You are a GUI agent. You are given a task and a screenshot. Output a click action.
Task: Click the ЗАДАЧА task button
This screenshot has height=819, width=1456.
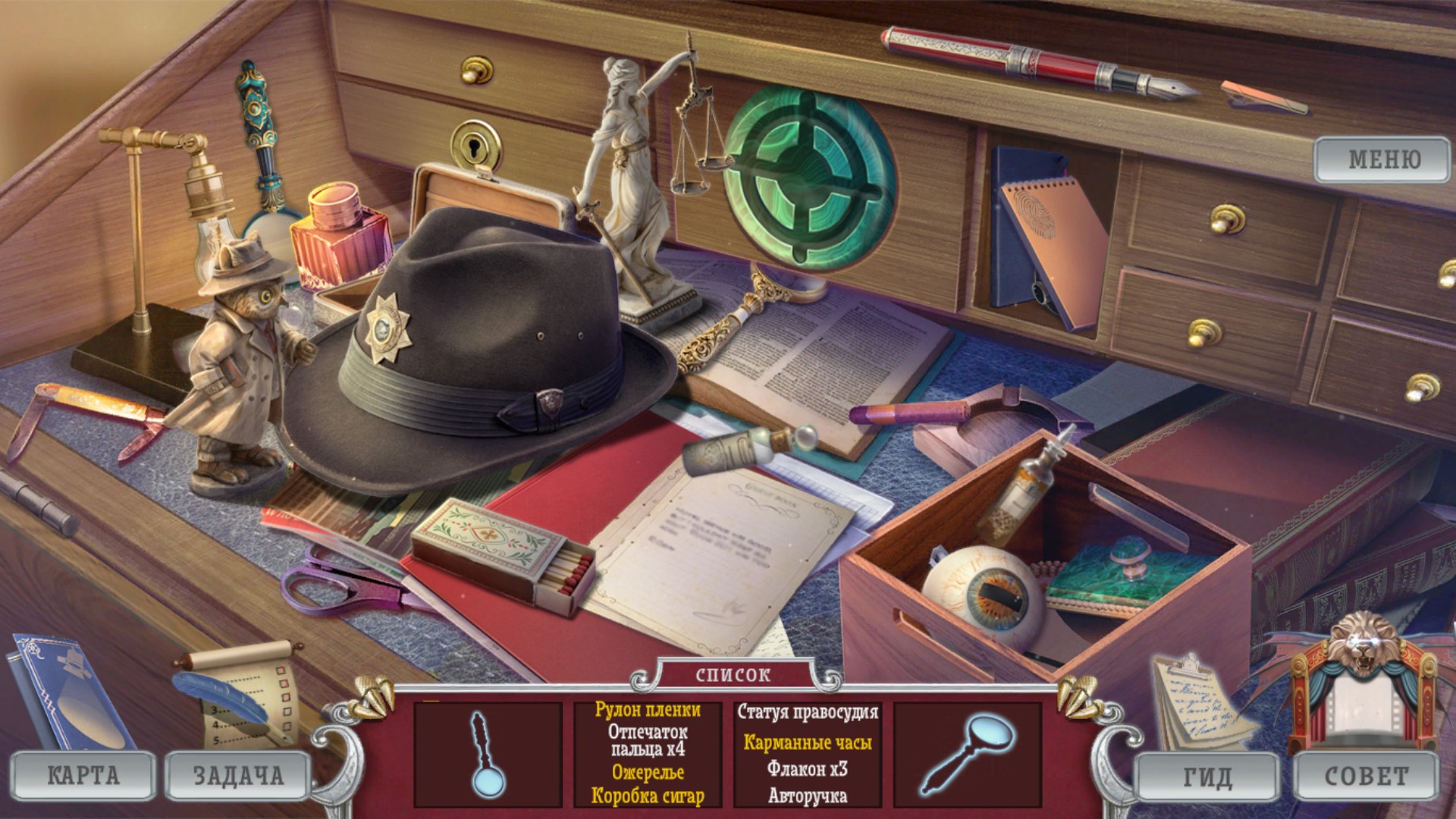click(x=238, y=775)
